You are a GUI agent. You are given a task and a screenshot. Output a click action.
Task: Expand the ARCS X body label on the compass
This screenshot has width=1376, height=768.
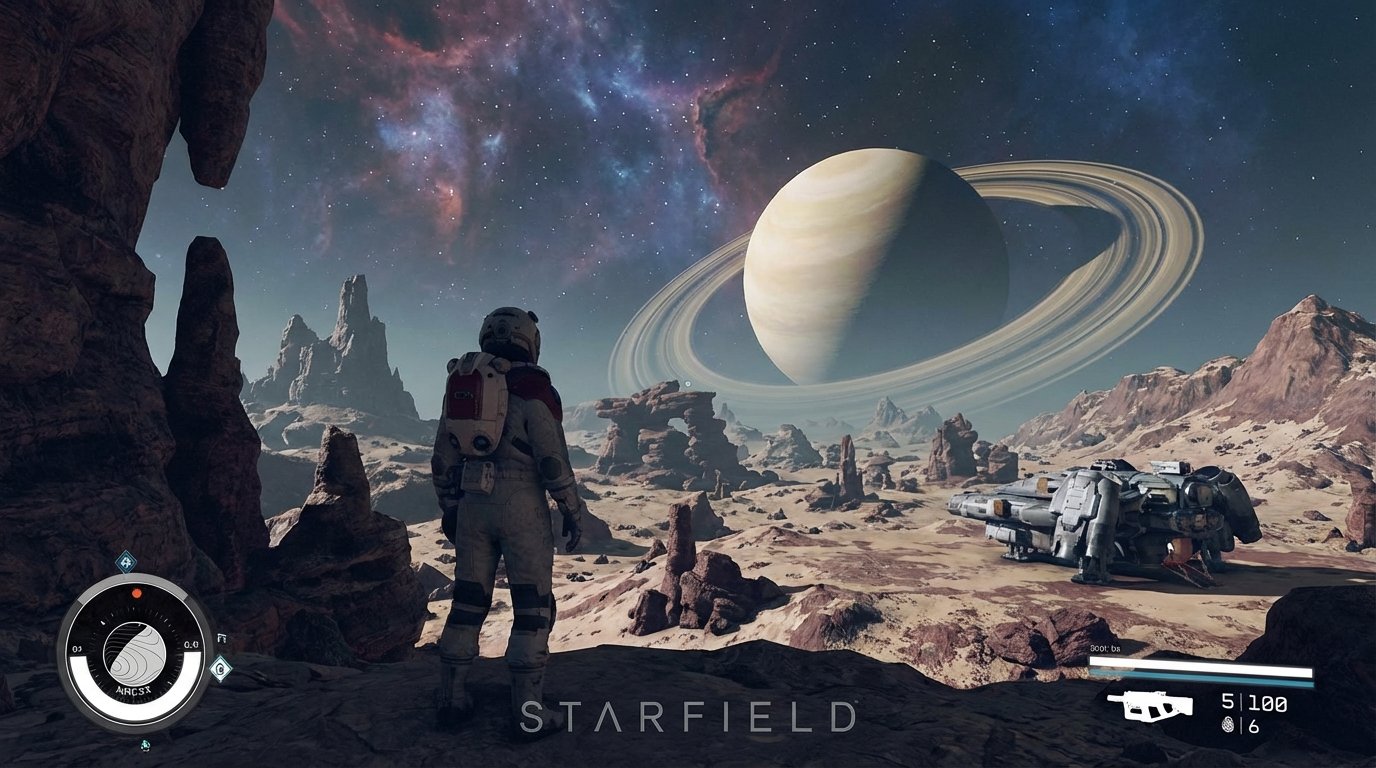tap(134, 690)
